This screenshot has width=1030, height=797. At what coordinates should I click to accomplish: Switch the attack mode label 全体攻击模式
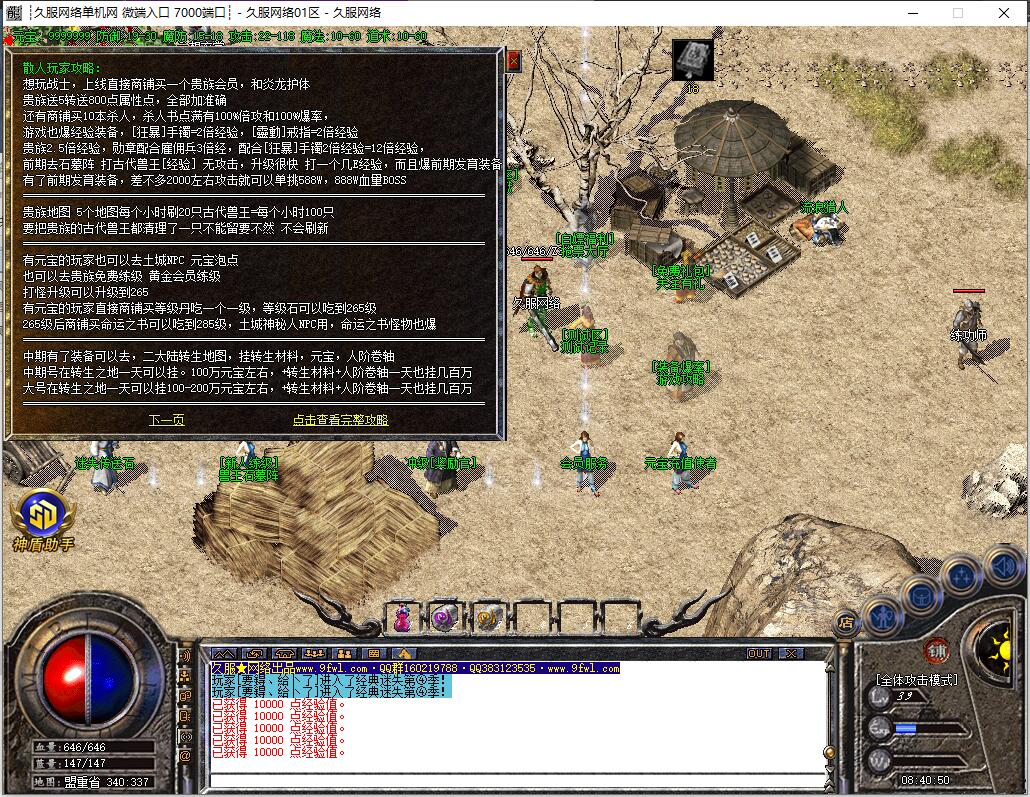(x=917, y=680)
